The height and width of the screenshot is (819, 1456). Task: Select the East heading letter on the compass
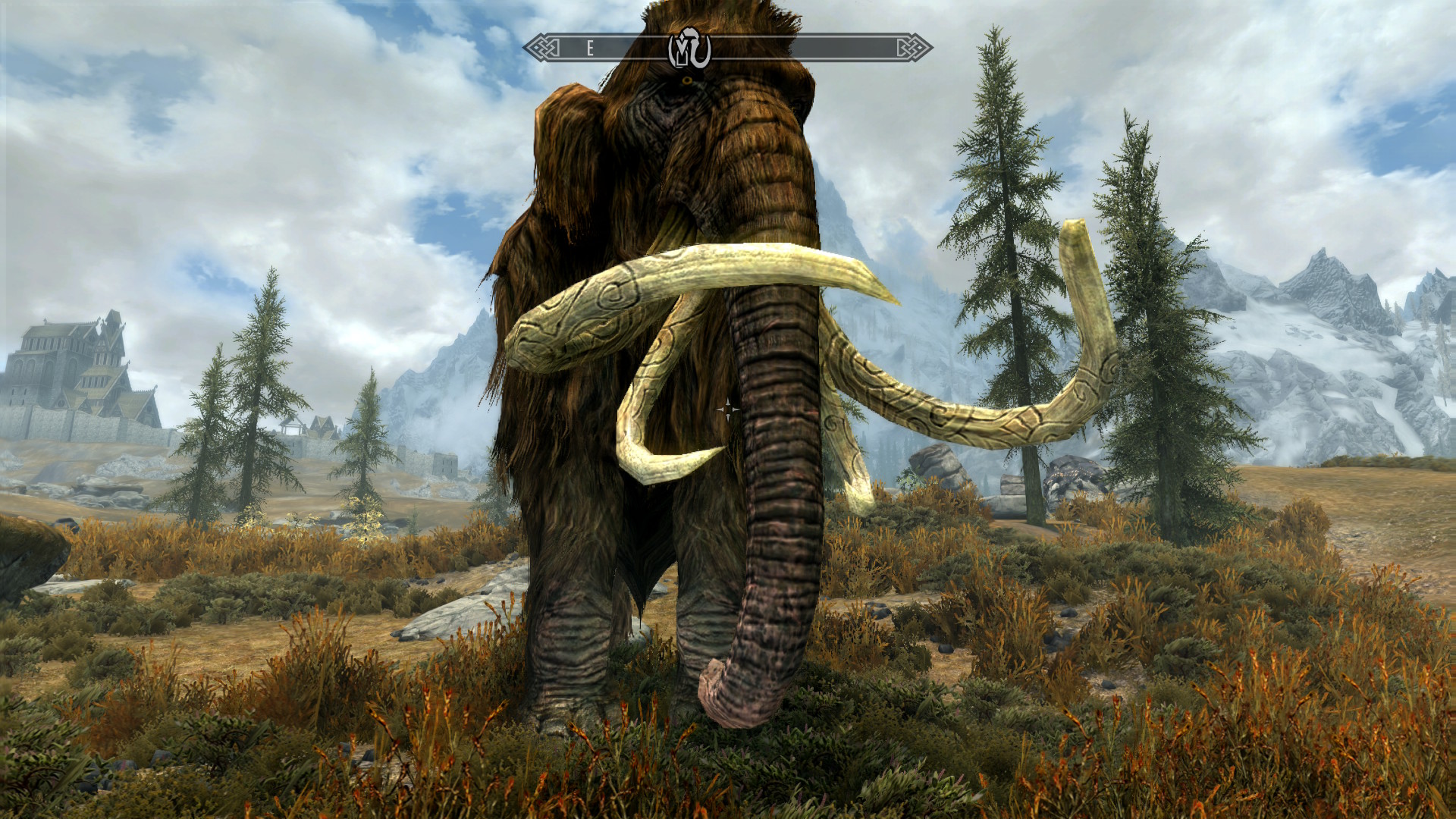pos(589,49)
